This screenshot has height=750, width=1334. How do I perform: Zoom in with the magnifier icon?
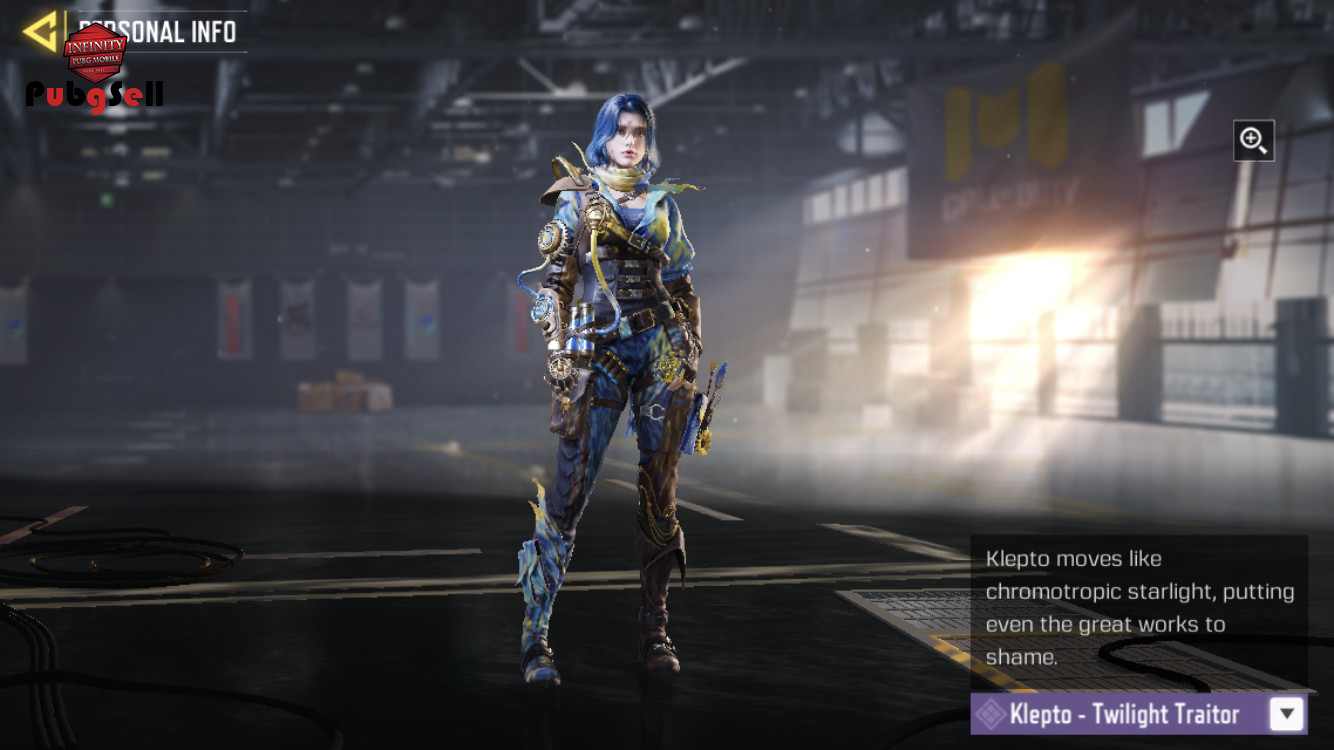coord(1253,140)
